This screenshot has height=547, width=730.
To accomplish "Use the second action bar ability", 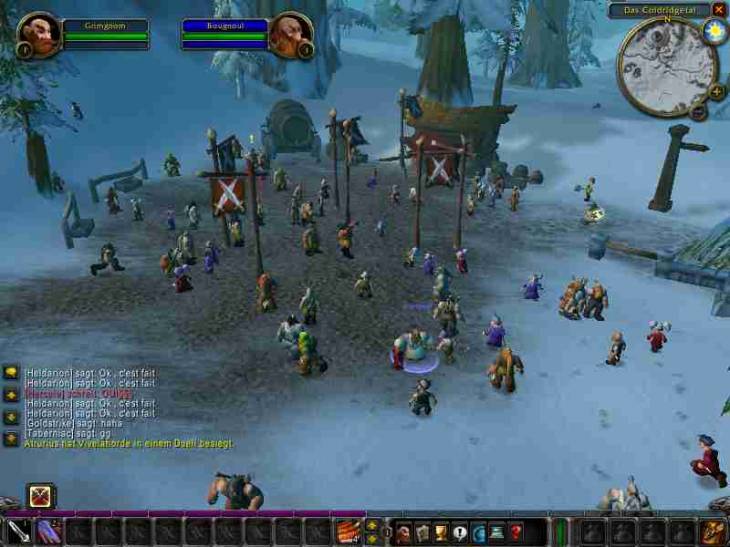I will click(50, 531).
